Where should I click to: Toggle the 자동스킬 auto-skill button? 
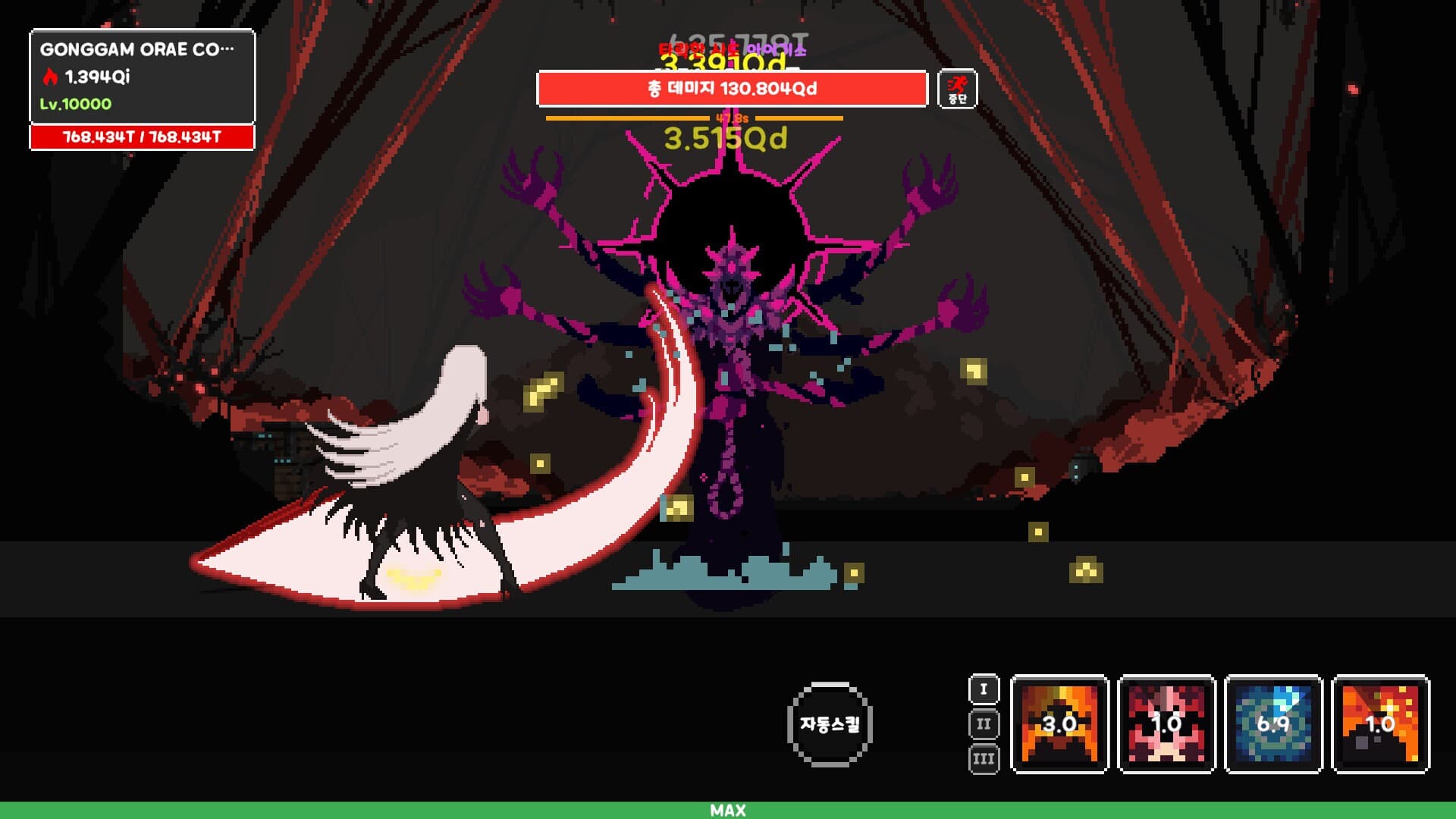(x=830, y=724)
